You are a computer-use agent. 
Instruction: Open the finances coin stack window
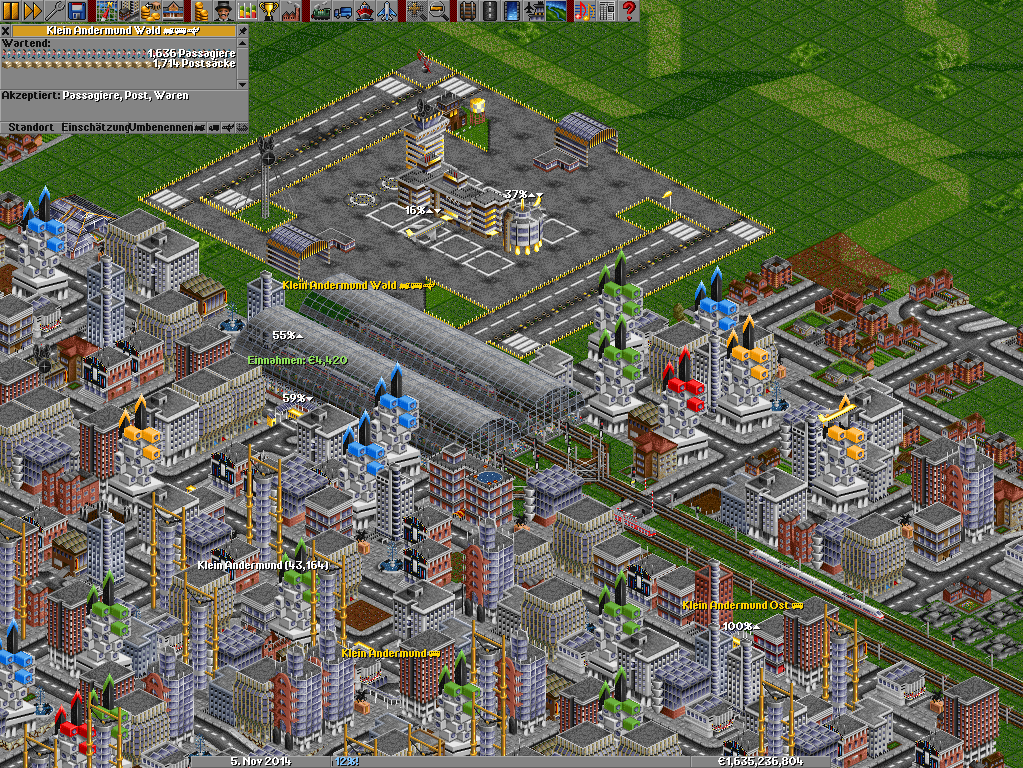coord(201,11)
